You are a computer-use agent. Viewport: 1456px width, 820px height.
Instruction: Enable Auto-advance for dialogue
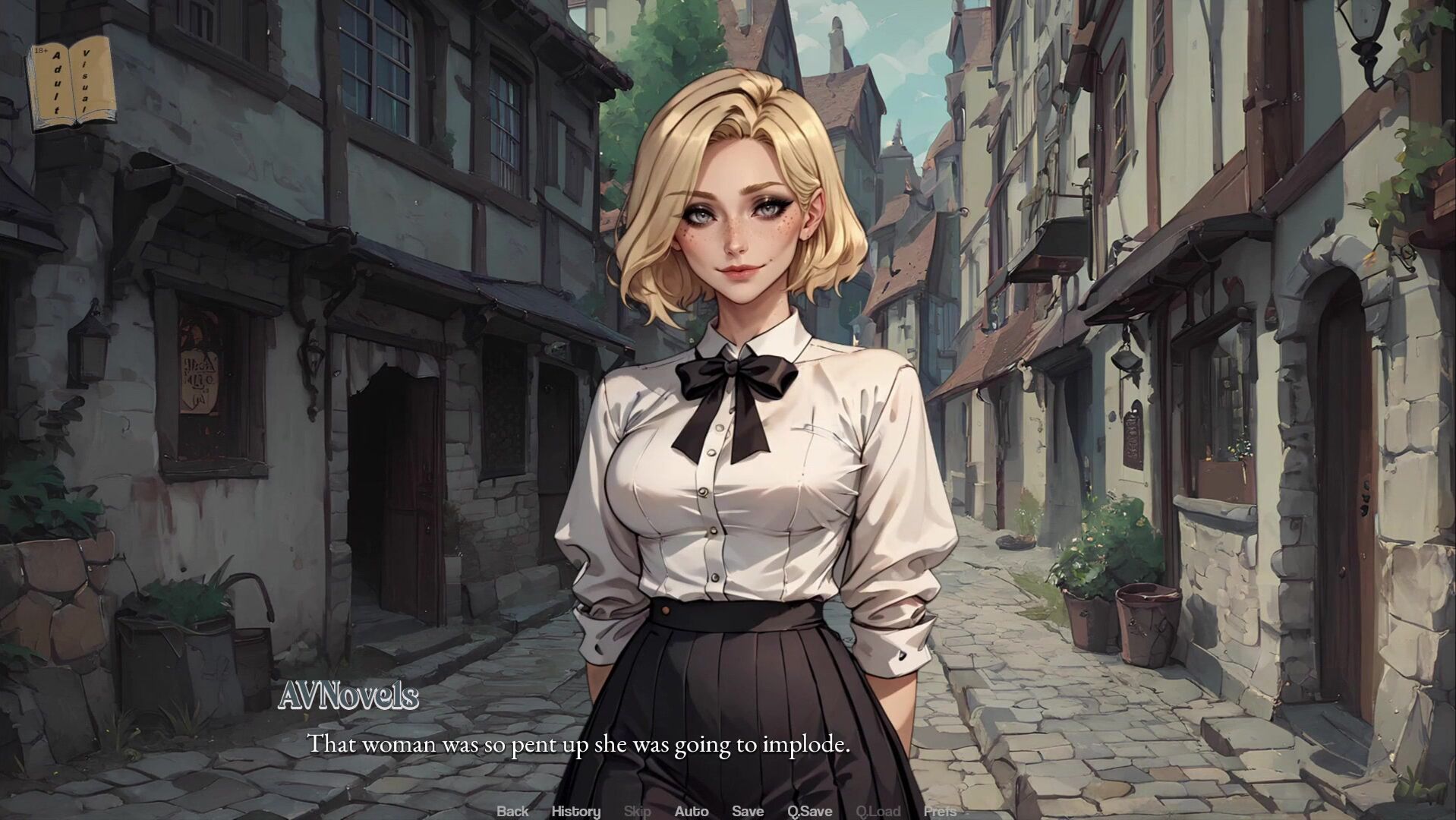click(x=691, y=811)
